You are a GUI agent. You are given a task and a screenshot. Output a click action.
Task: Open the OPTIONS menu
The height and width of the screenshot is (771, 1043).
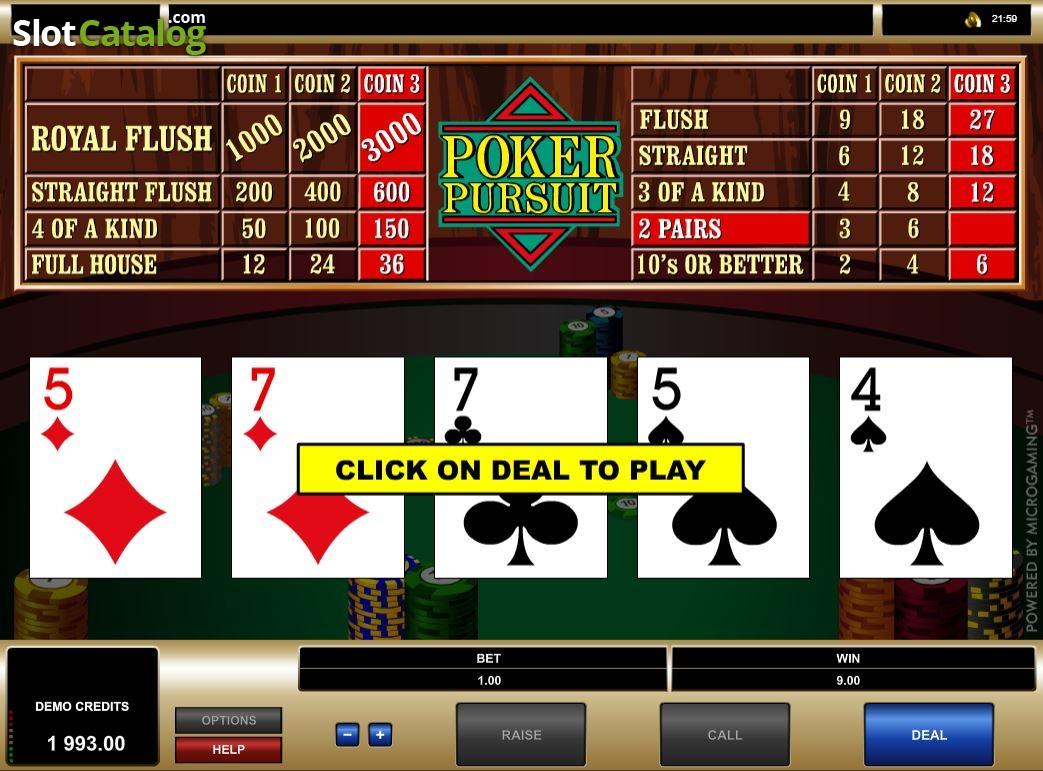[228, 720]
